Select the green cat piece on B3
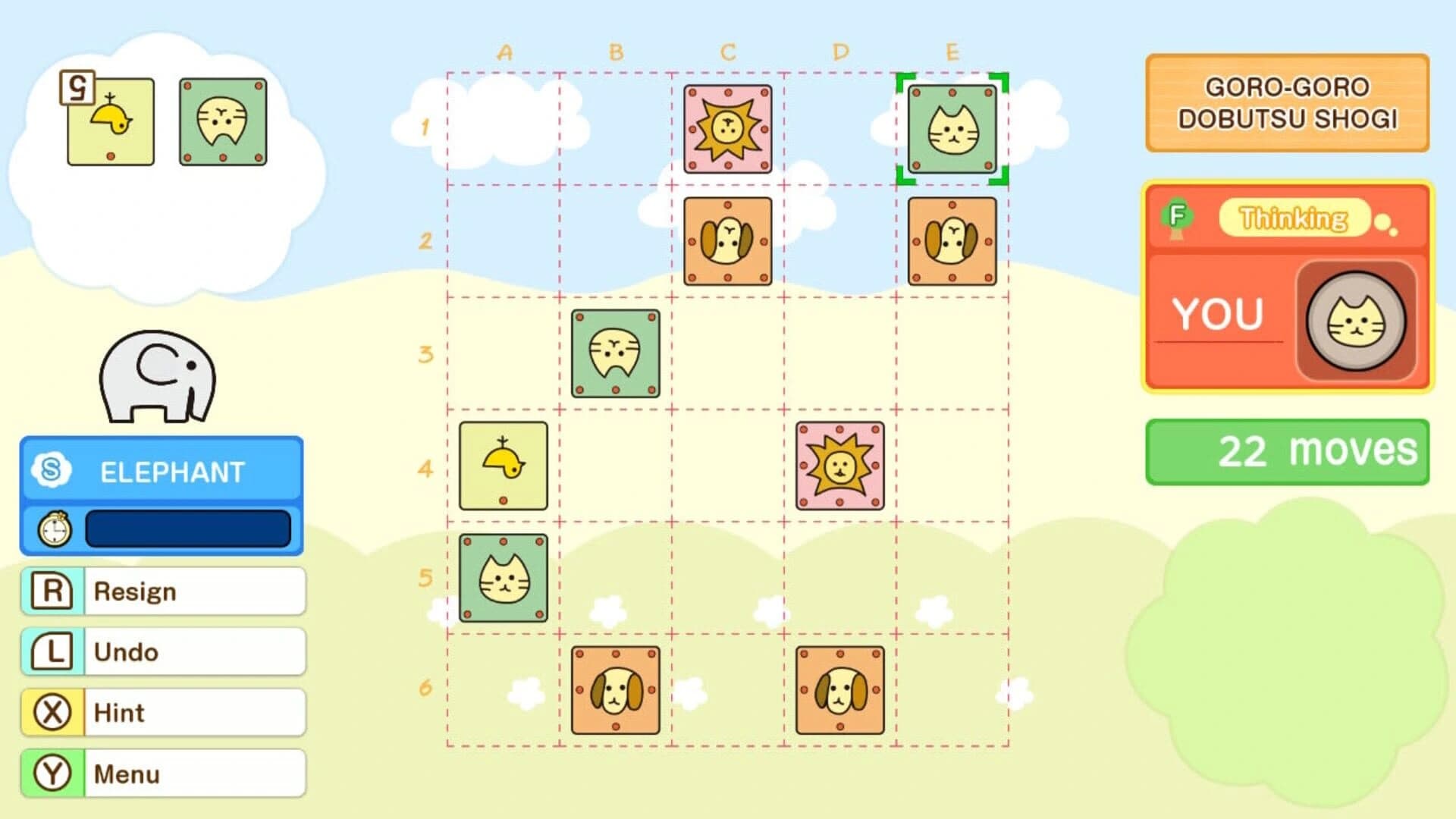The width and height of the screenshot is (1456, 819). tap(616, 353)
